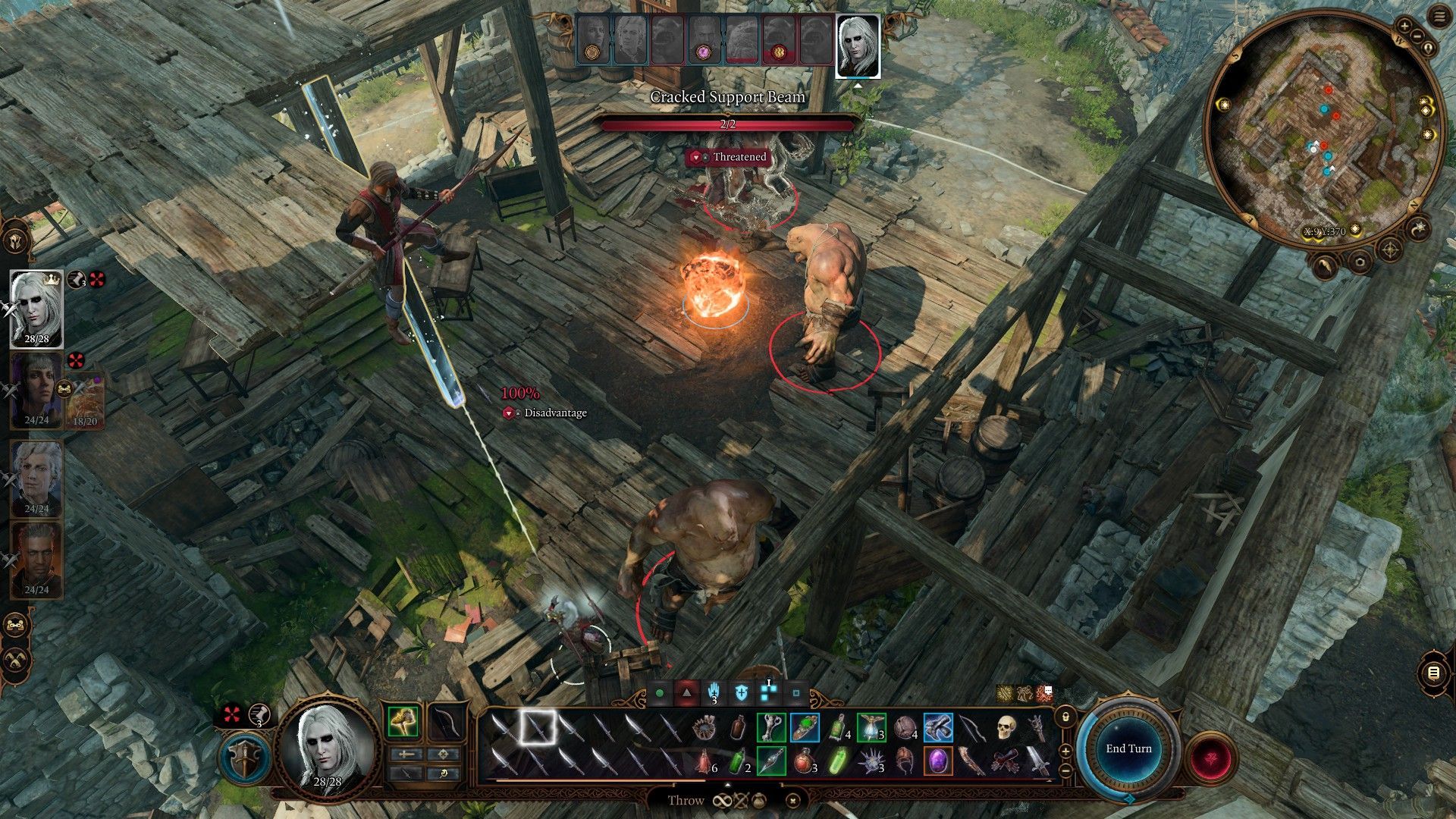Select the skull item in the hotbar

[1006, 729]
